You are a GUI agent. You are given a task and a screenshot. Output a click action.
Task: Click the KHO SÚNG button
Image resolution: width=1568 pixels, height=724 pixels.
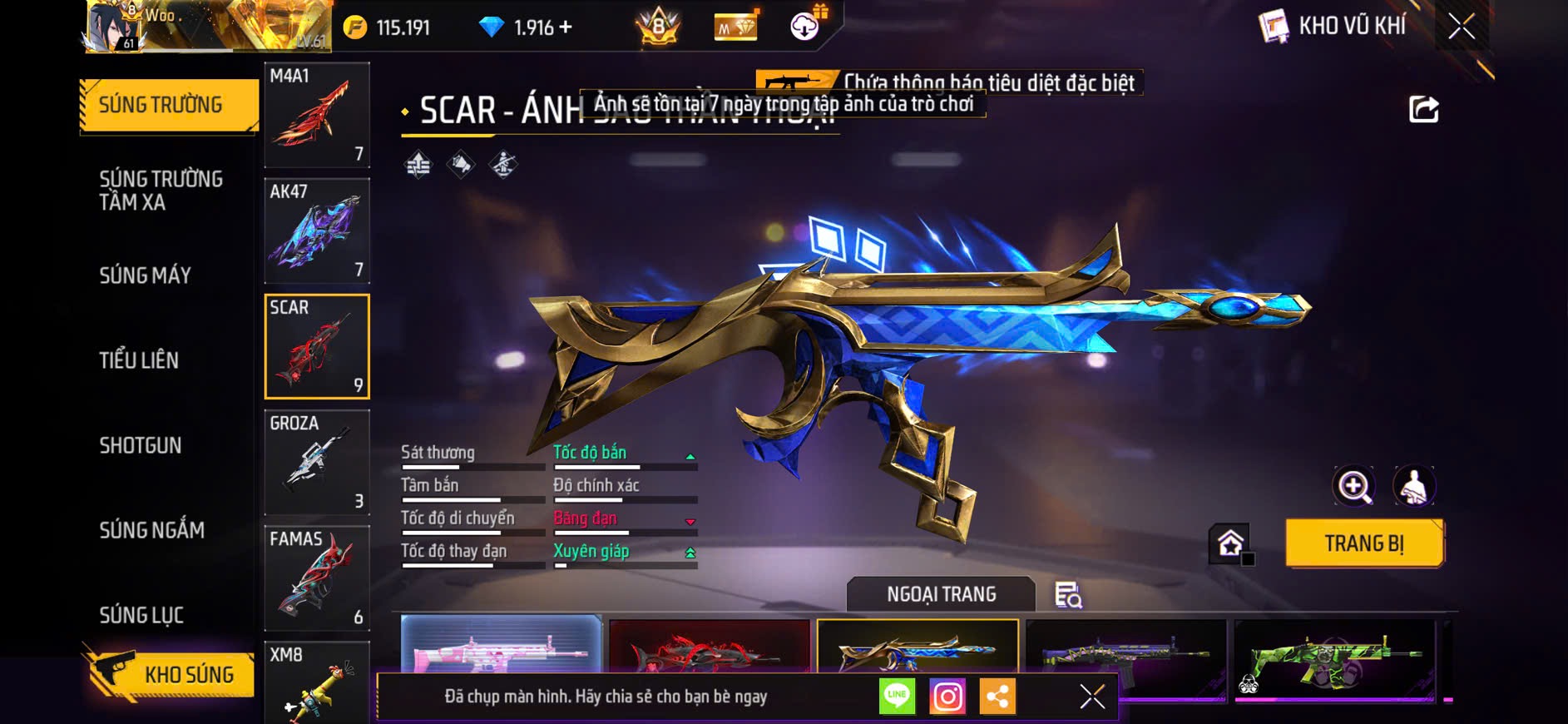171,674
